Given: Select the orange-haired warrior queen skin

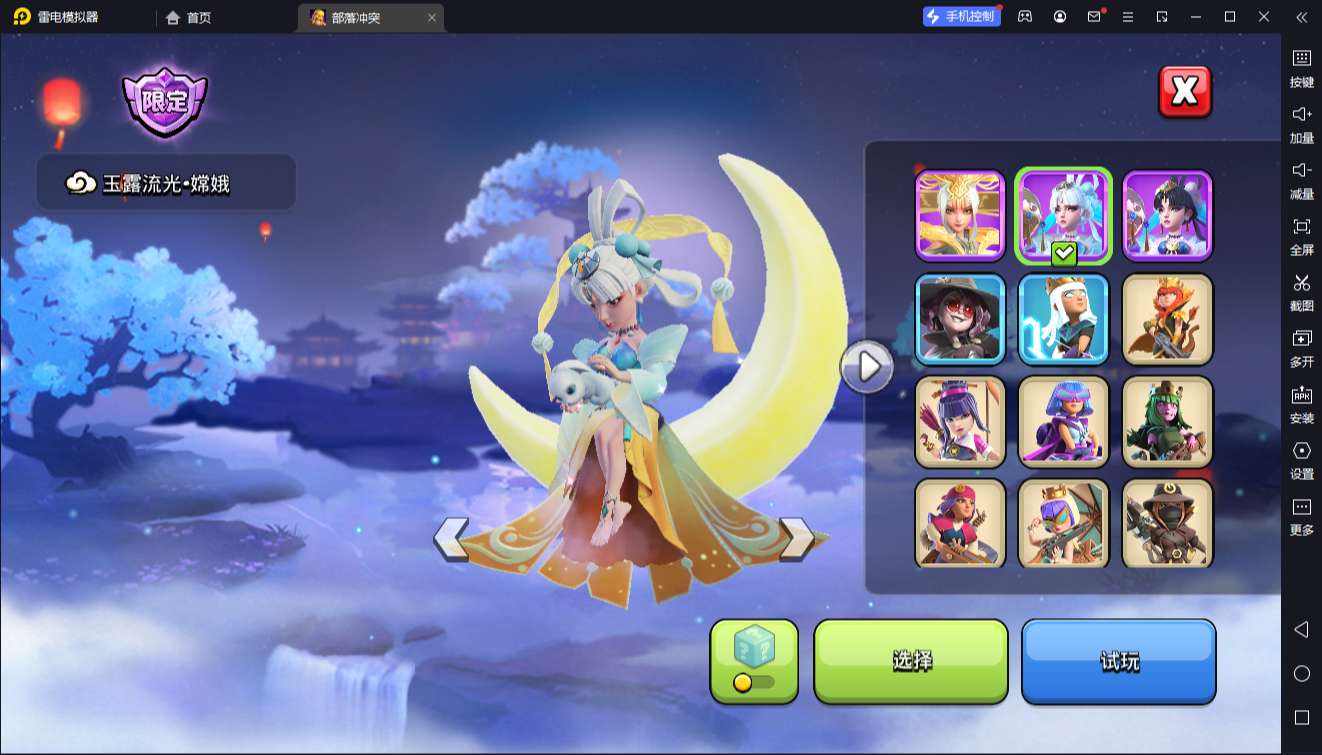Looking at the screenshot, I should [1167, 319].
